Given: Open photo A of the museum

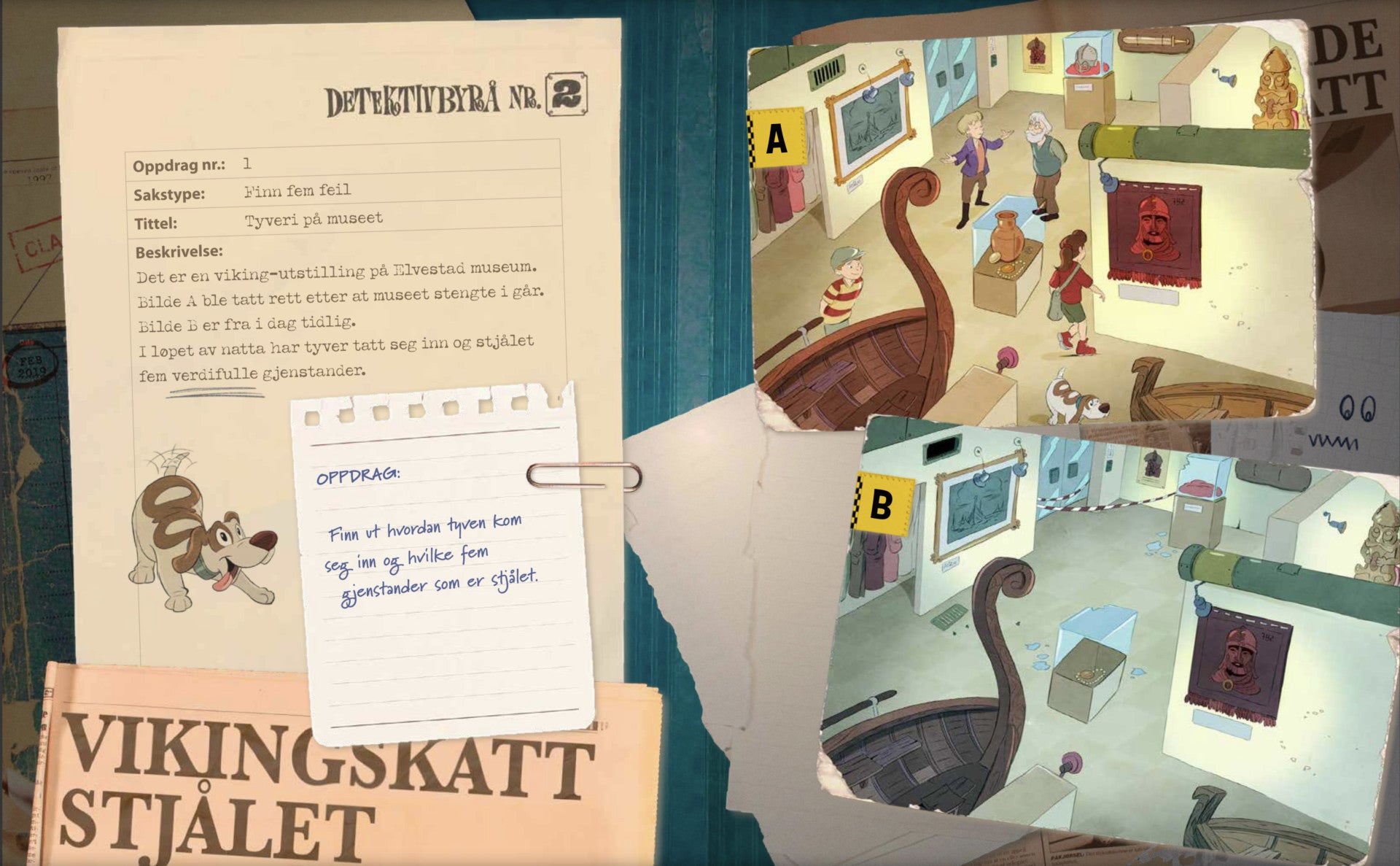Looking at the screenshot, I should coord(1032,226).
